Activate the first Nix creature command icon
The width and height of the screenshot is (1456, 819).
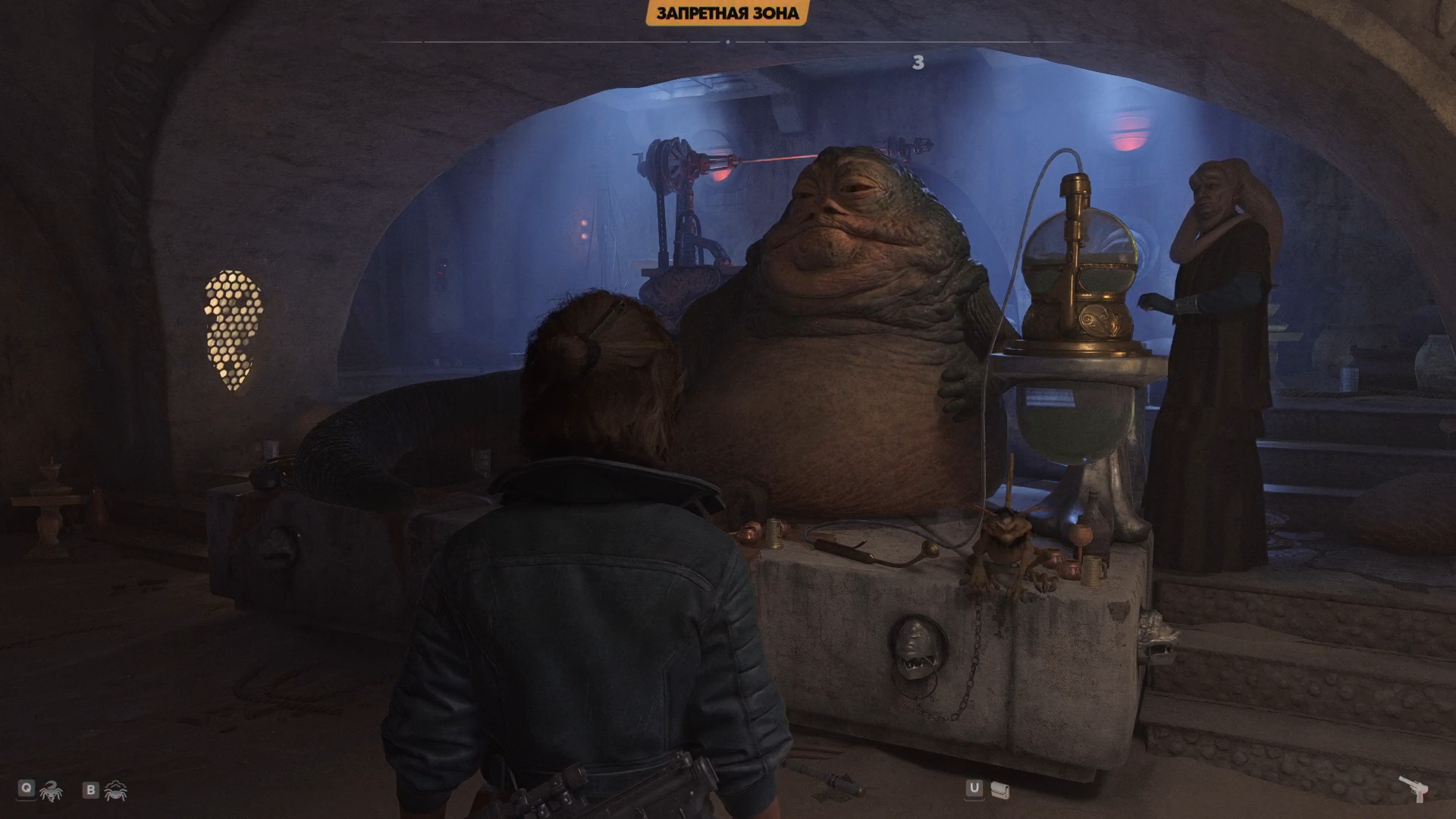click(51, 791)
